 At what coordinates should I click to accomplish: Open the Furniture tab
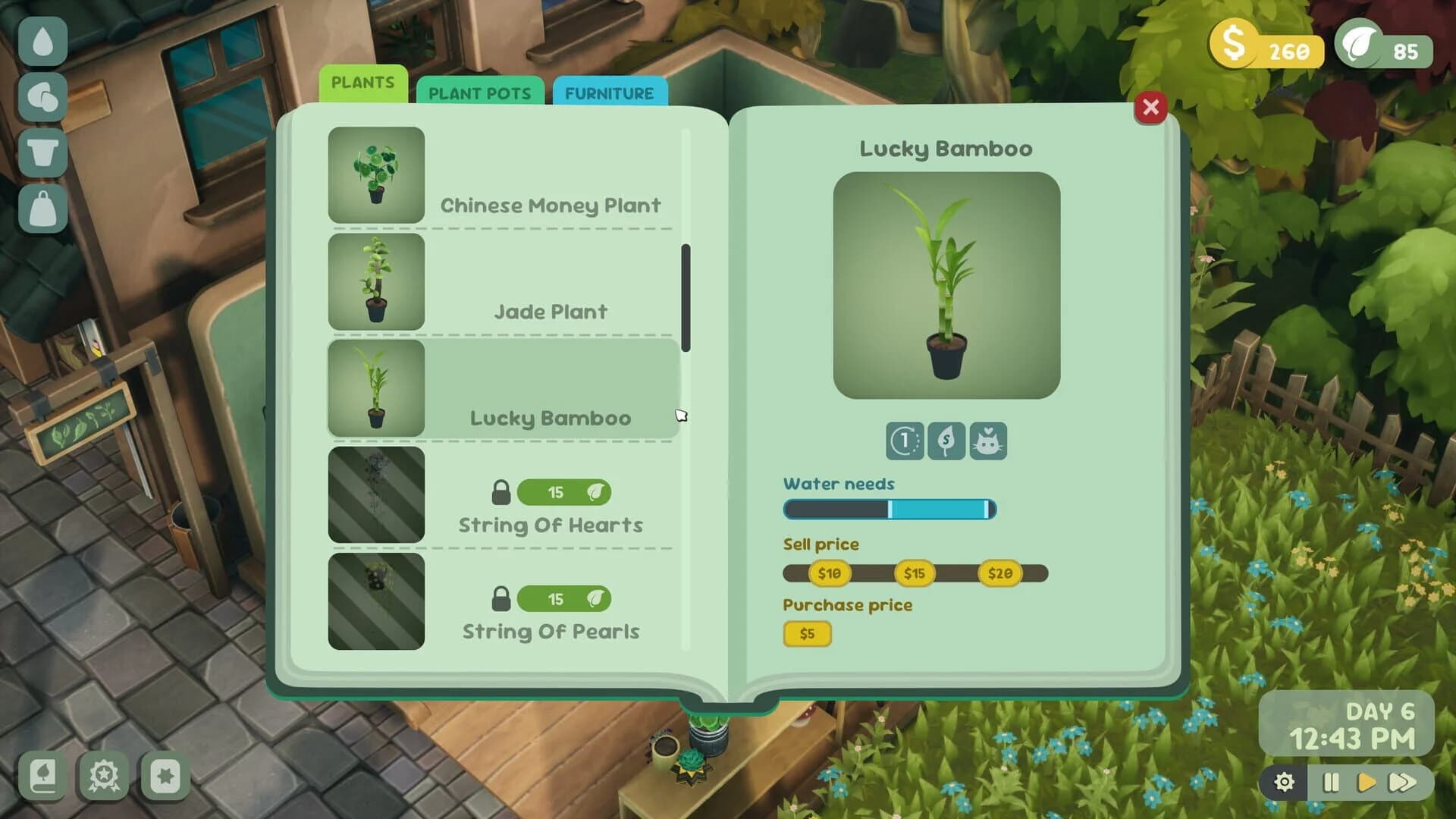coord(609,93)
